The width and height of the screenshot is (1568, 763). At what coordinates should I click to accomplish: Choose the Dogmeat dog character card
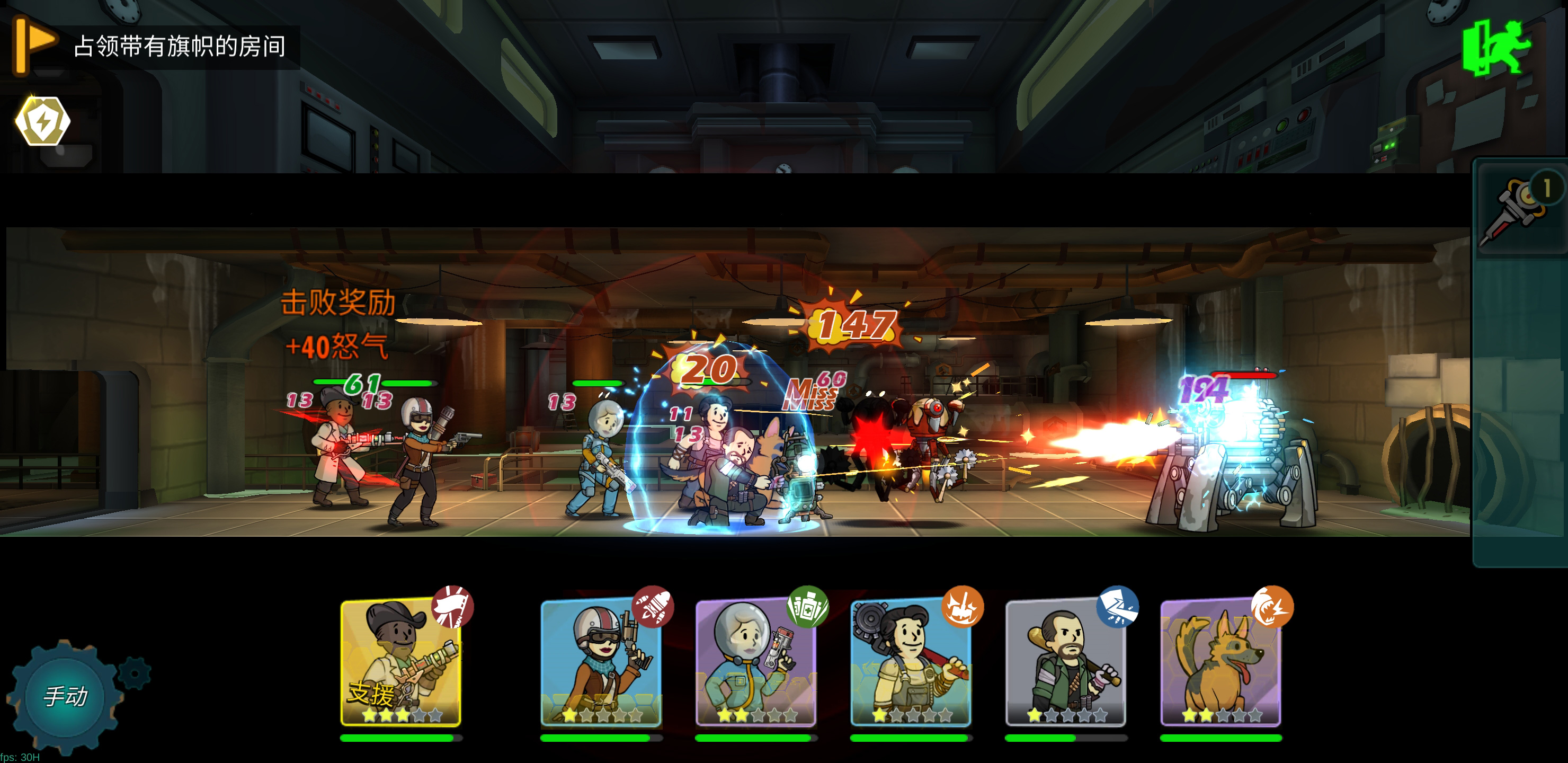(x=1220, y=662)
